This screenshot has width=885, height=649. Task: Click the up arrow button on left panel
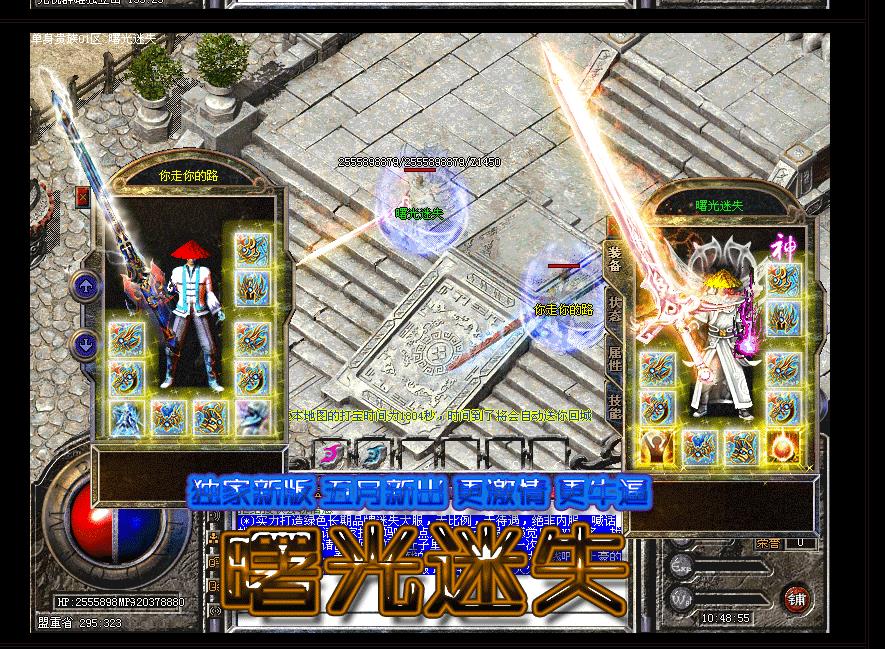85,287
